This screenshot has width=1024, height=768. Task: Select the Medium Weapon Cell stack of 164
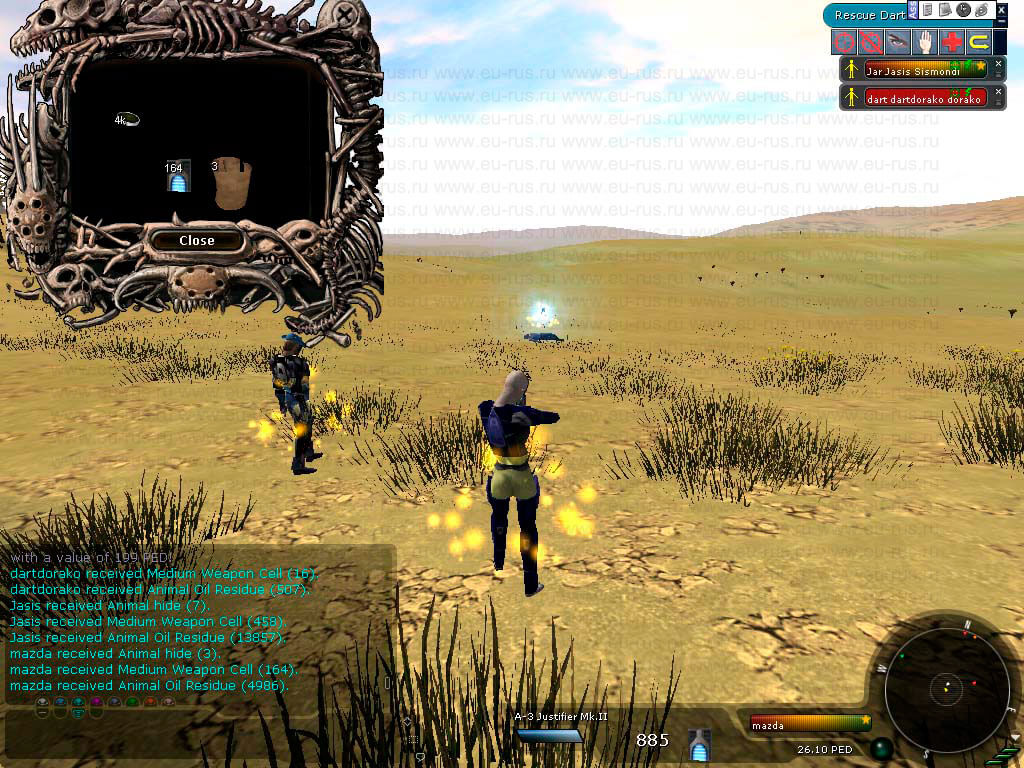pos(178,176)
